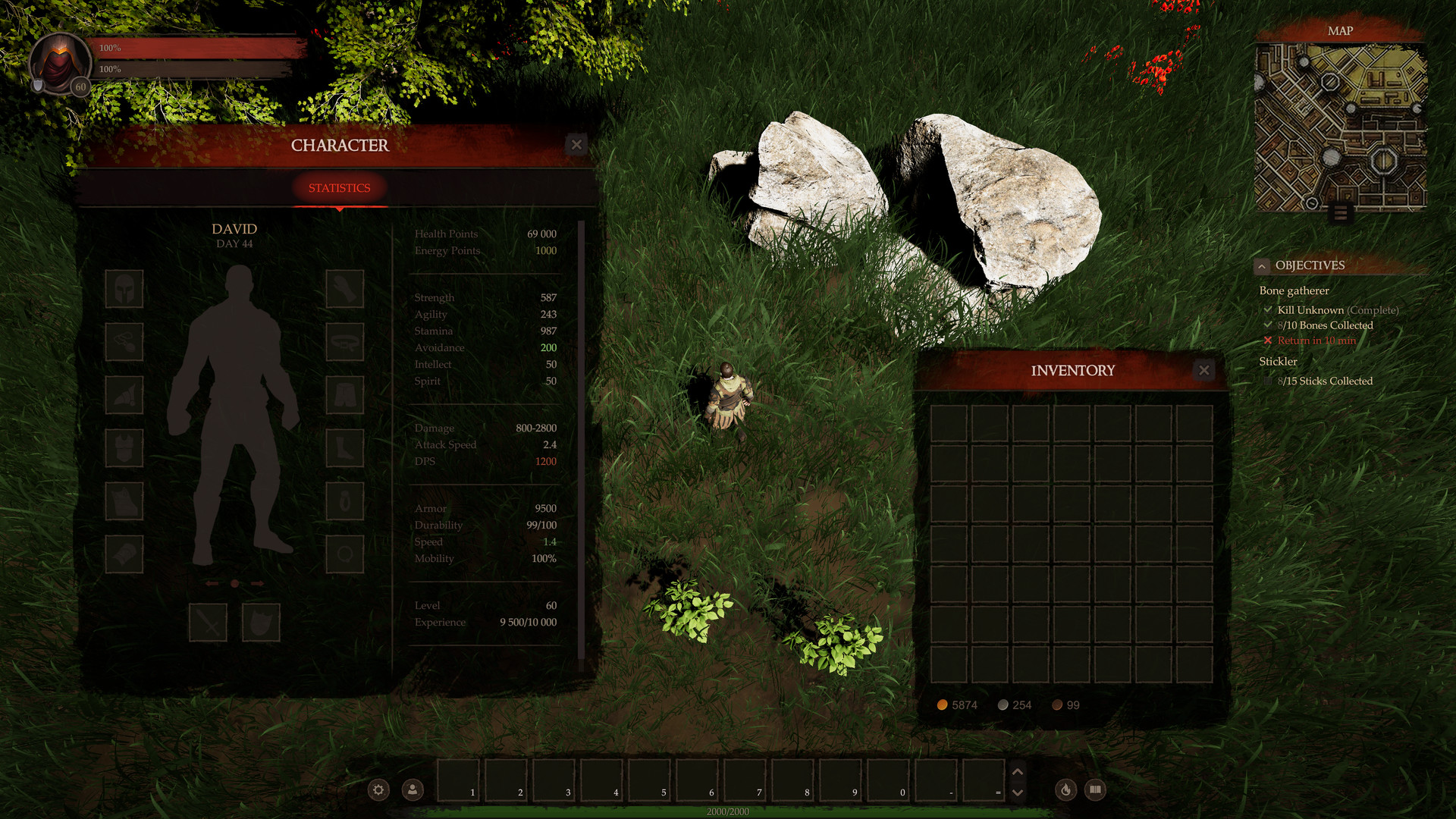Collapse the Objectives panel
The height and width of the screenshot is (819, 1456).
tap(1261, 265)
